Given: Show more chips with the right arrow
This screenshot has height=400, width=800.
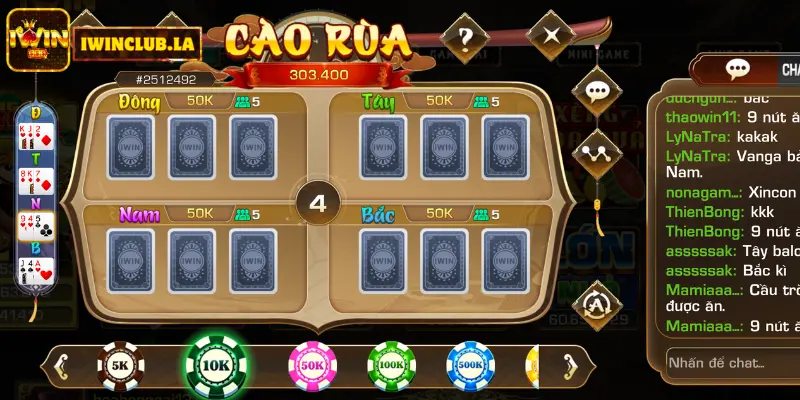Looking at the screenshot, I should click(574, 367).
